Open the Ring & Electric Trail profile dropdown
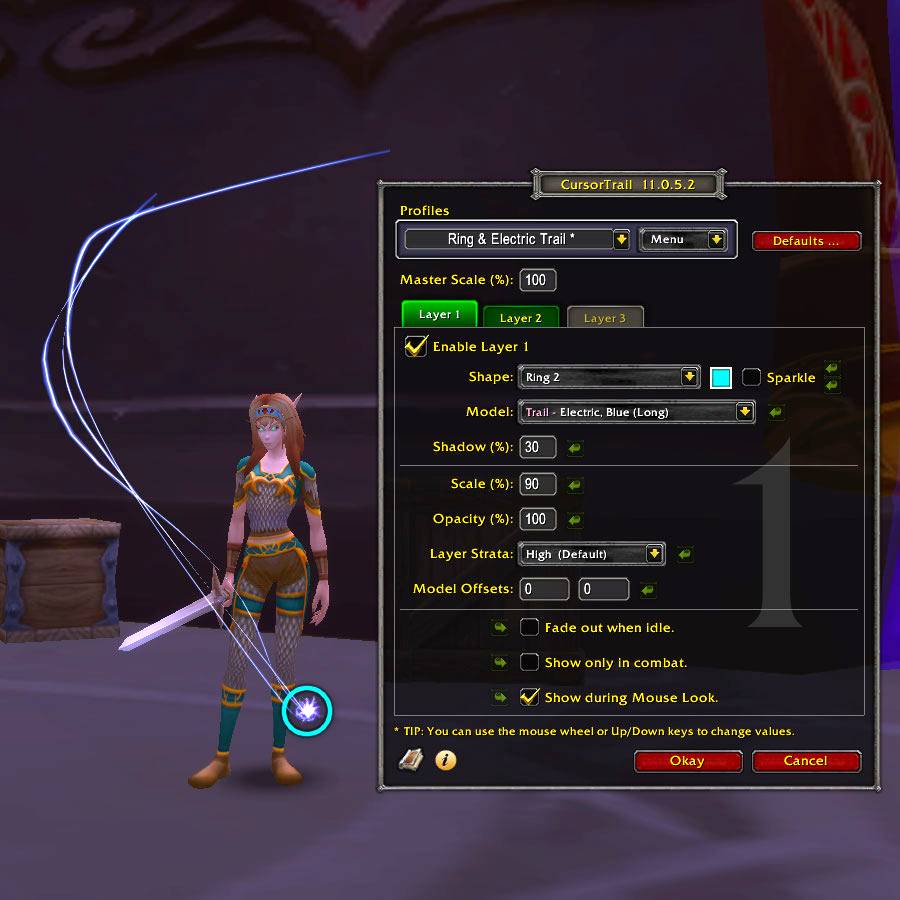900x900 pixels. click(621, 240)
